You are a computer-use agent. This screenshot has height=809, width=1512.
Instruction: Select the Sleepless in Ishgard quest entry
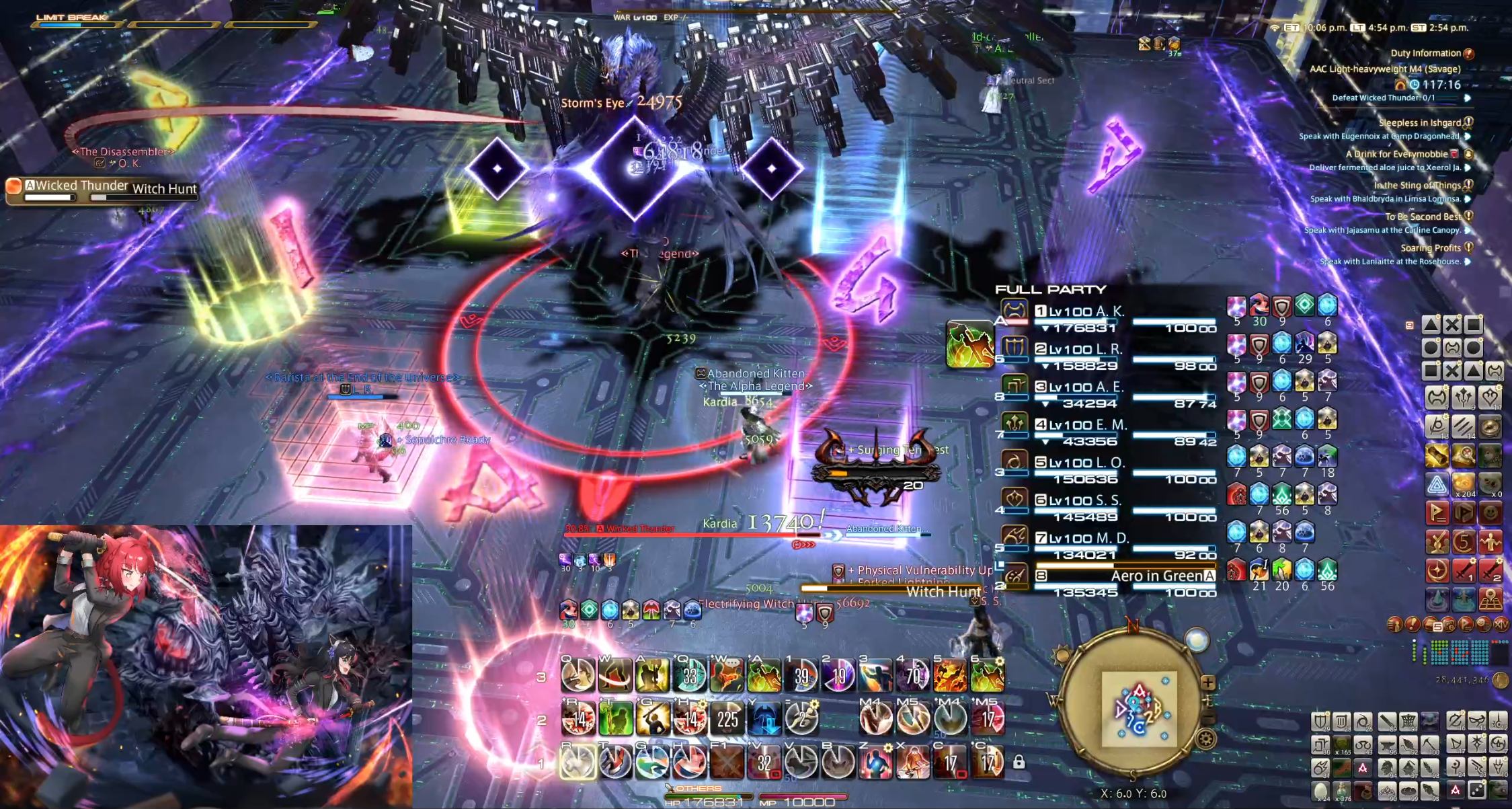tap(1419, 122)
